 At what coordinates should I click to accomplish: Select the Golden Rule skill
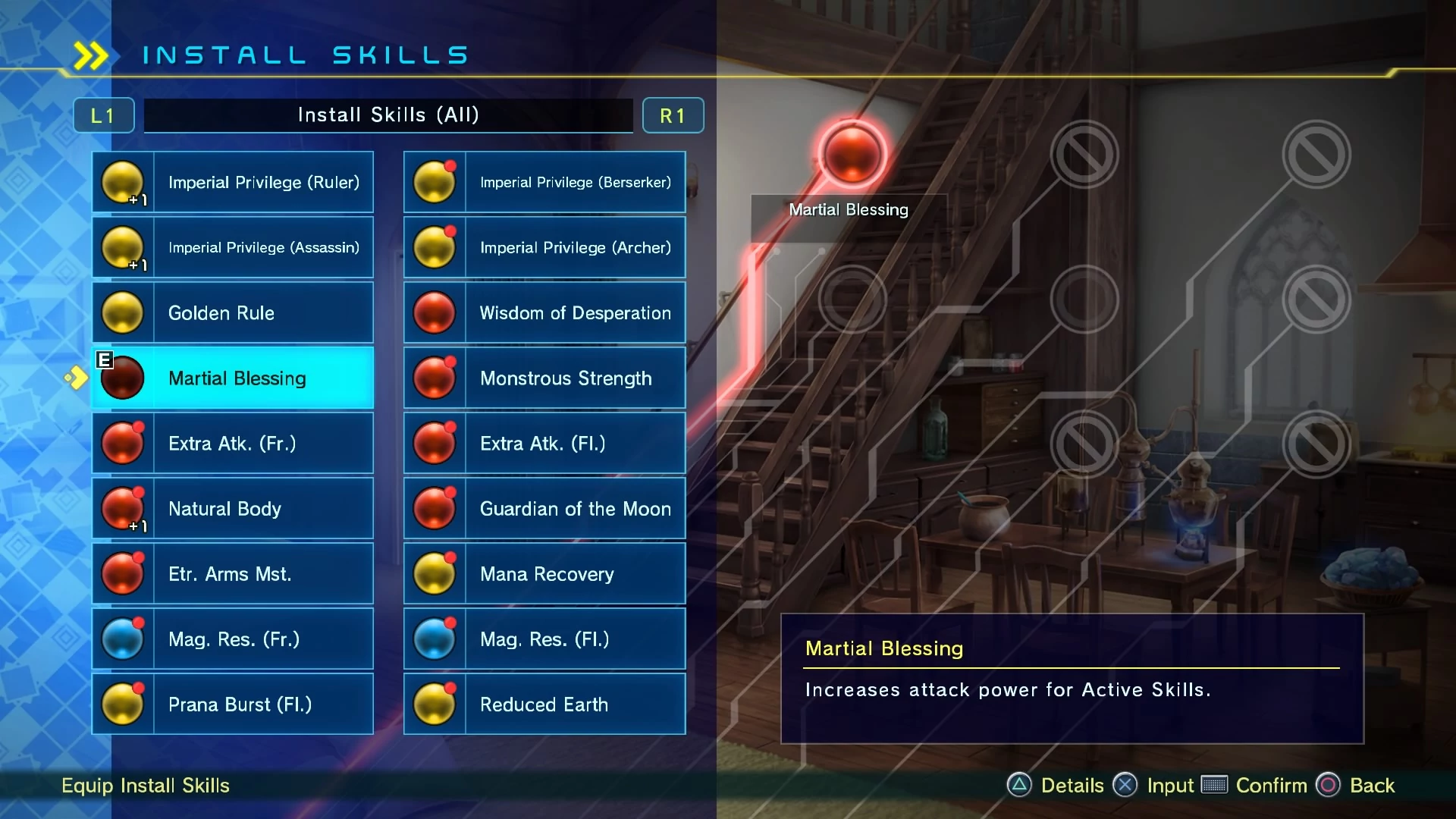coord(233,312)
